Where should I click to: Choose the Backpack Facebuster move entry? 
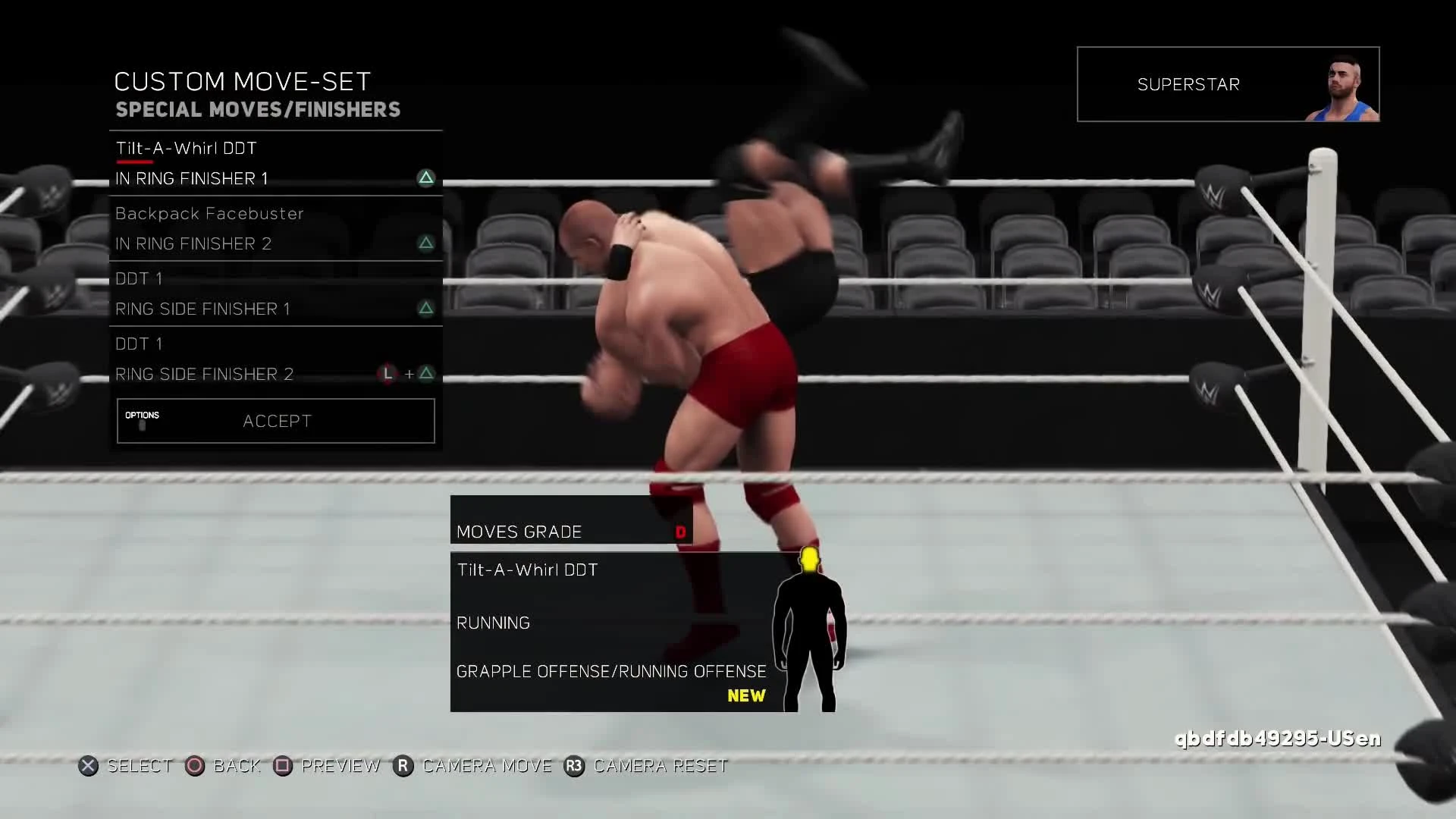point(209,214)
